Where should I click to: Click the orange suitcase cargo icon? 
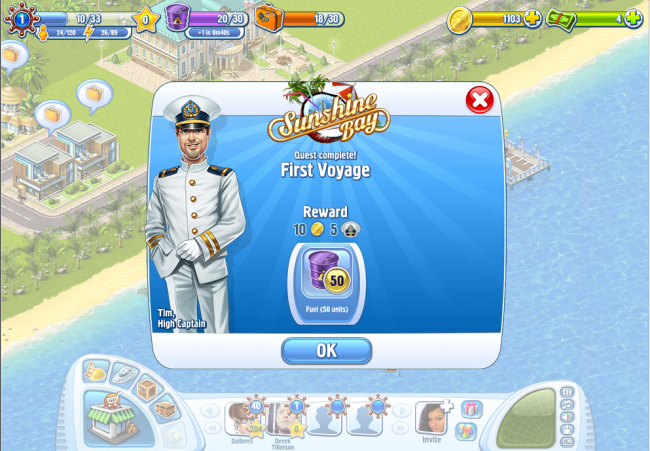(x=268, y=17)
